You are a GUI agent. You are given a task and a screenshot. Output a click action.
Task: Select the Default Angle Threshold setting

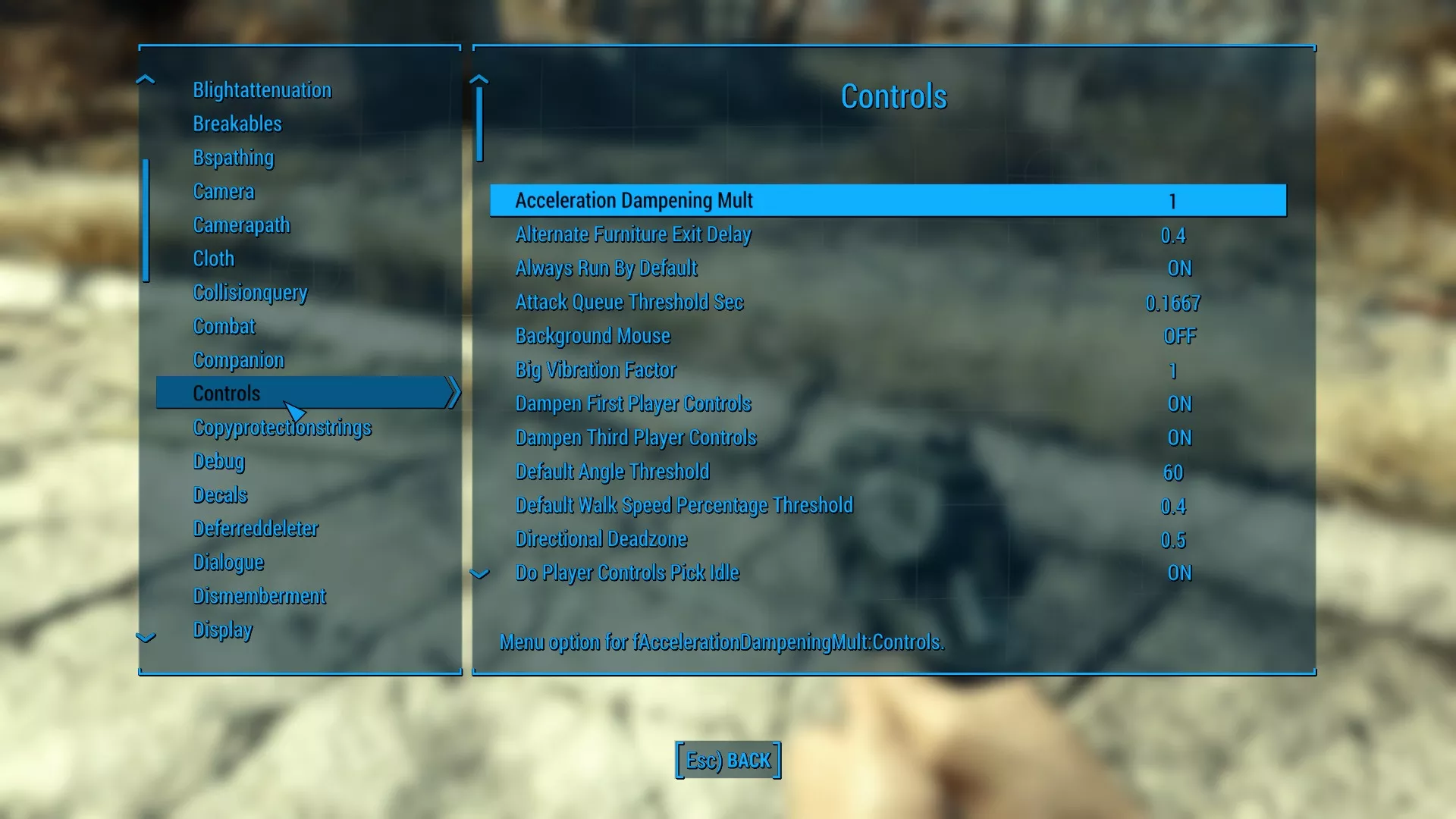click(887, 472)
